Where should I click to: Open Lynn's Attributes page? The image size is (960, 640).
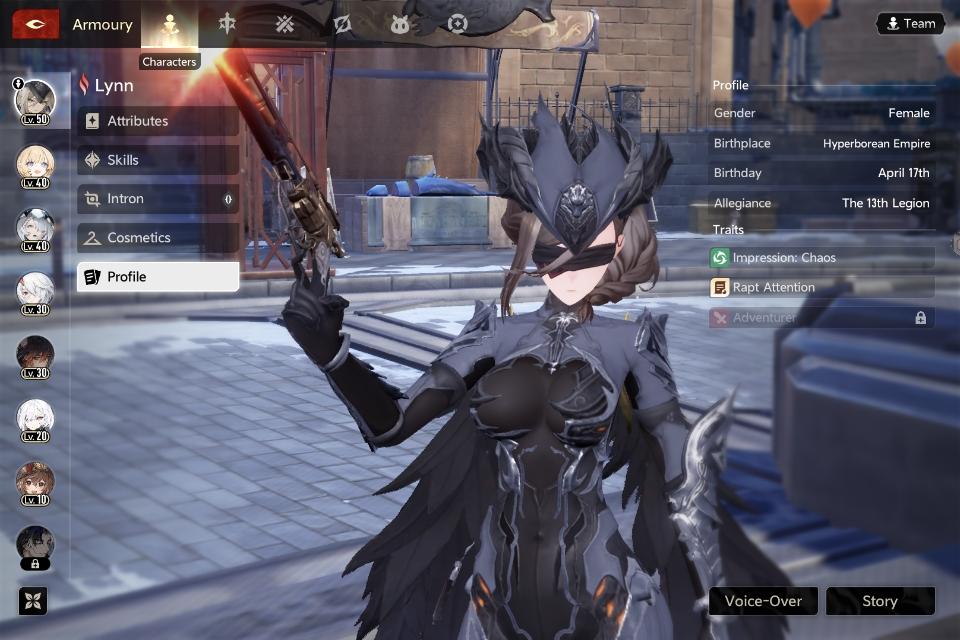(158, 121)
